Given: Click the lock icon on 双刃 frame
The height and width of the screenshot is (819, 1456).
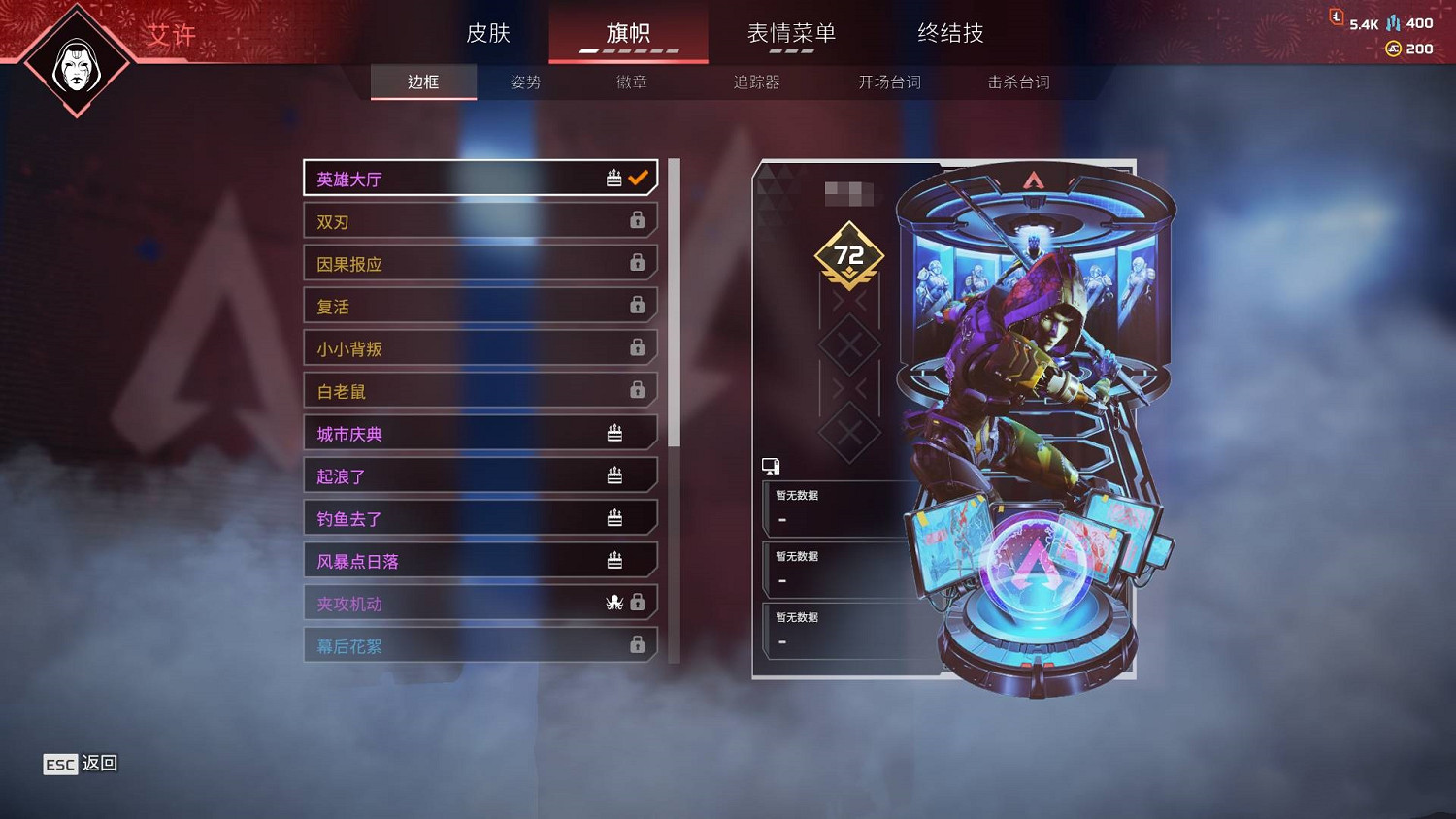Looking at the screenshot, I should (638, 220).
